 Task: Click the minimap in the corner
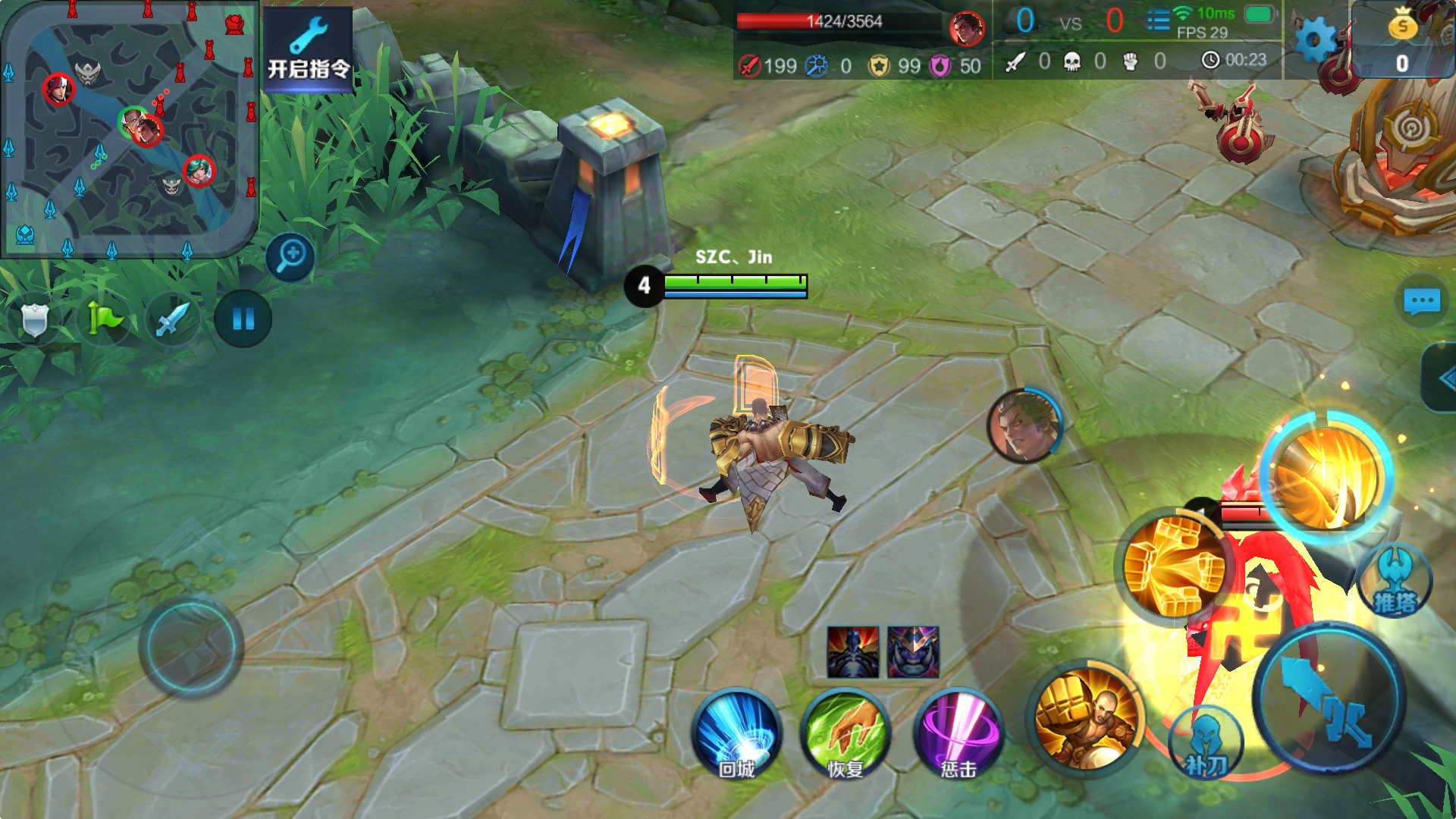pos(129,129)
